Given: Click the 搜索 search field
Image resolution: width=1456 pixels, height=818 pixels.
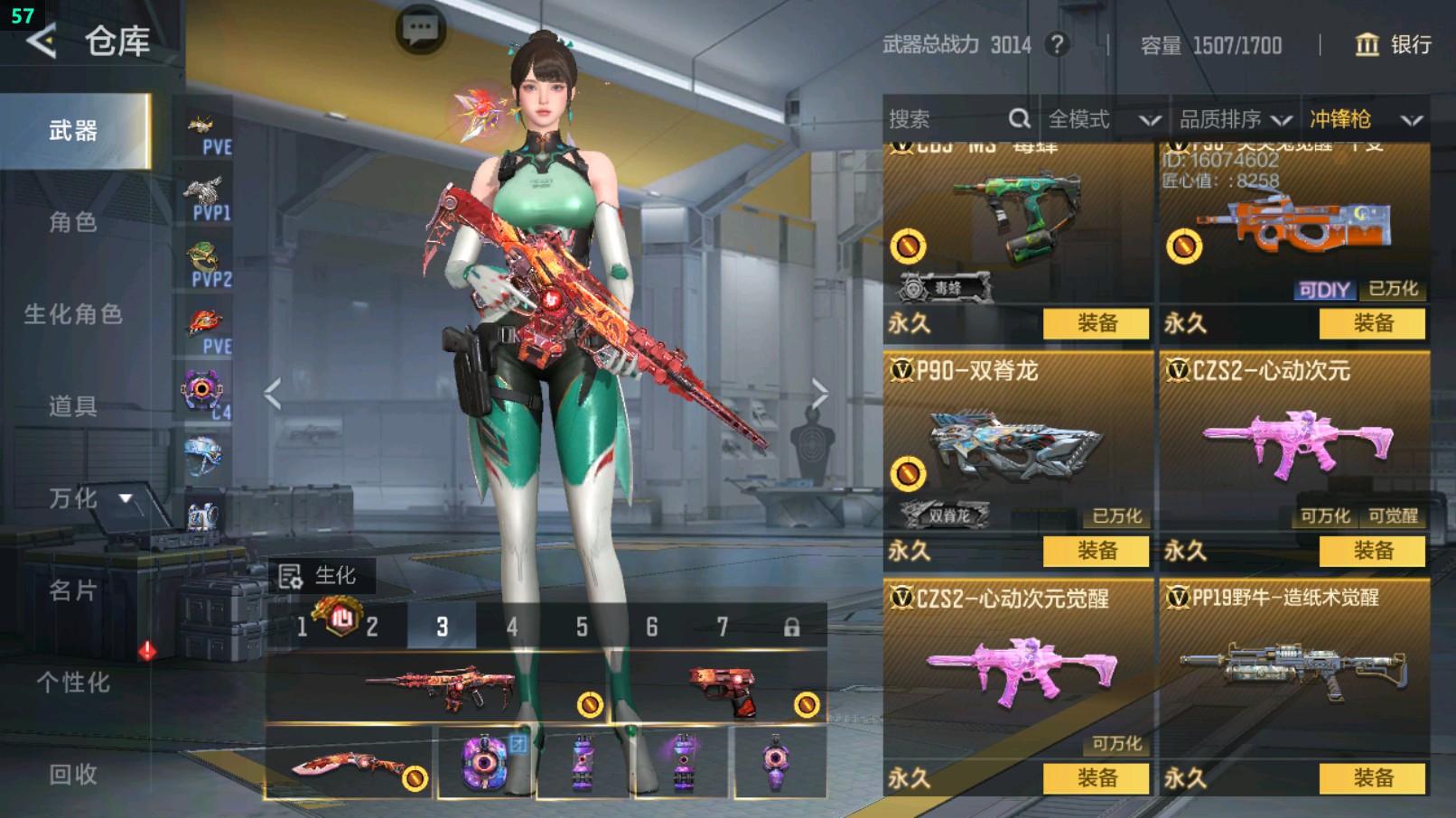Looking at the screenshot, I should click(948, 119).
